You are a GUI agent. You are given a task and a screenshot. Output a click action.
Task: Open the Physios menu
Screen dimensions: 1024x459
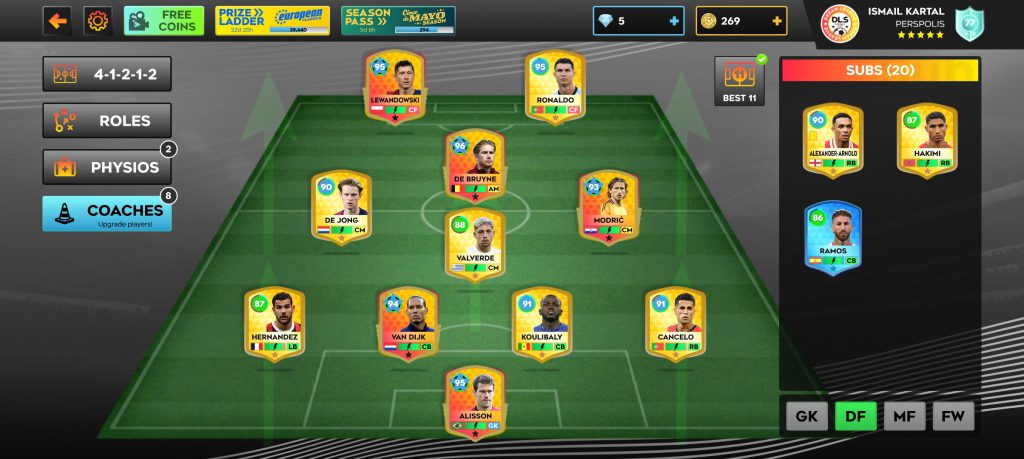[x=106, y=167]
